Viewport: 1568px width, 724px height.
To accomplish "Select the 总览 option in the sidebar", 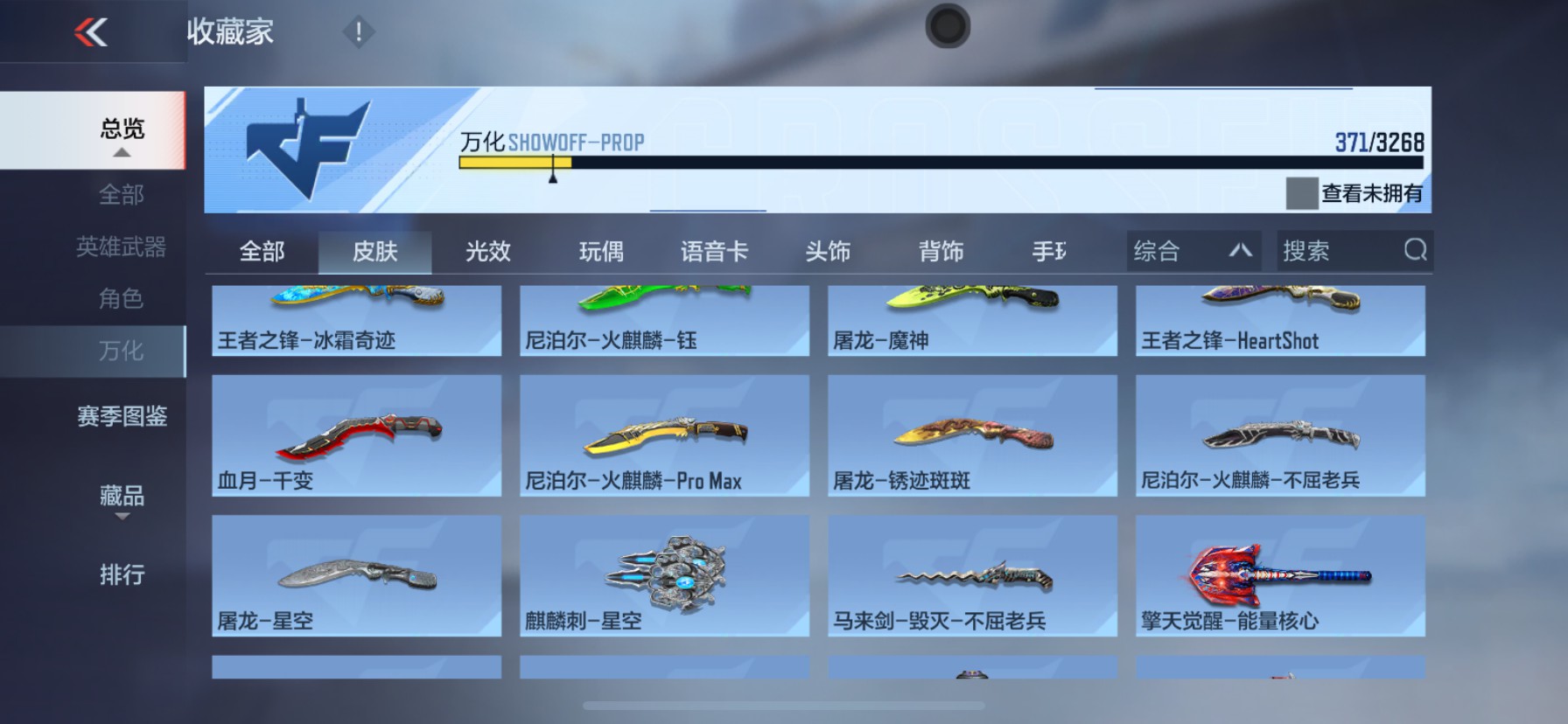I will click(x=121, y=129).
